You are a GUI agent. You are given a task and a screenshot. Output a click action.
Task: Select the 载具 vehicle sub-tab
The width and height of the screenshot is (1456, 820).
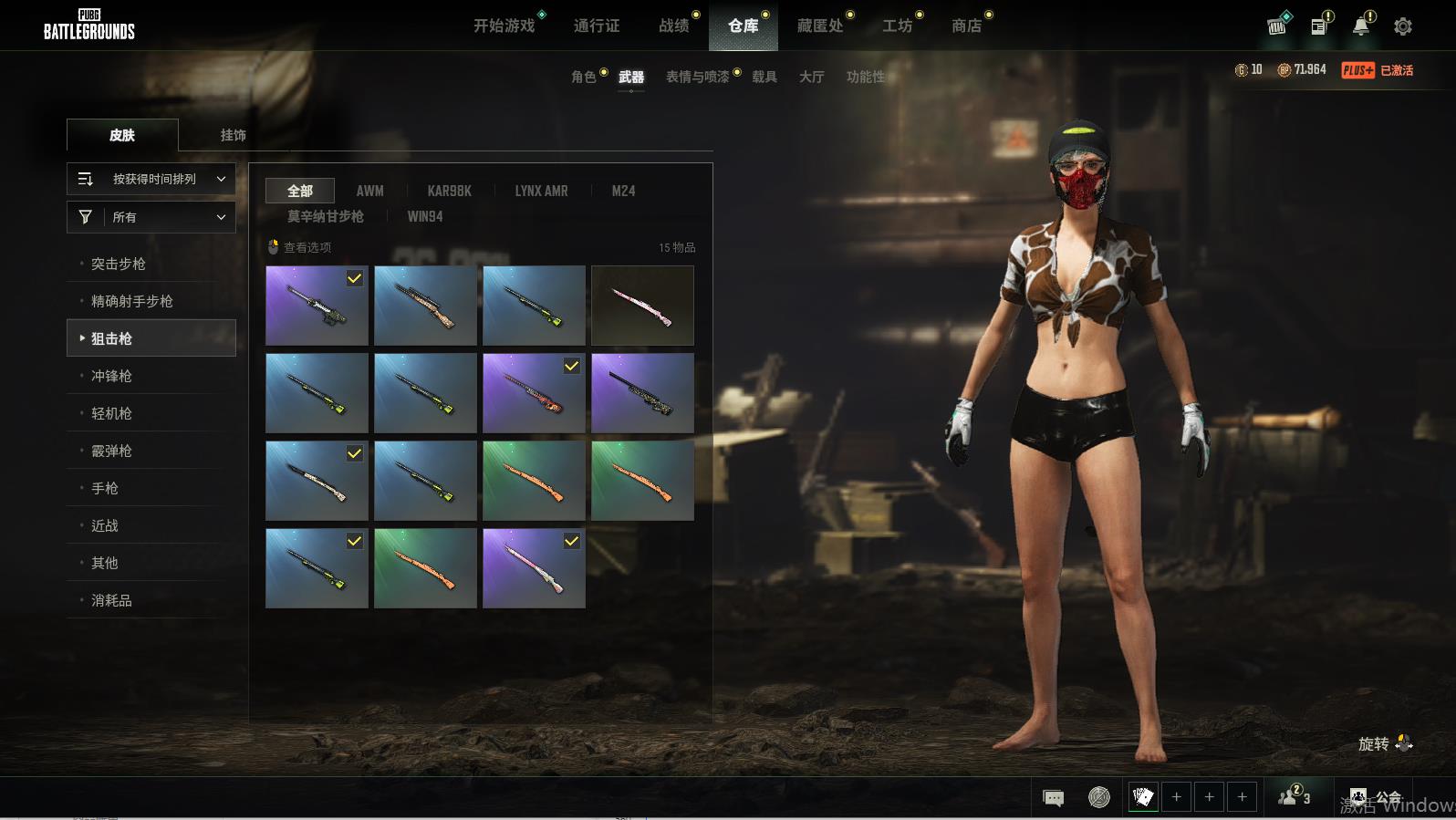pos(764,77)
